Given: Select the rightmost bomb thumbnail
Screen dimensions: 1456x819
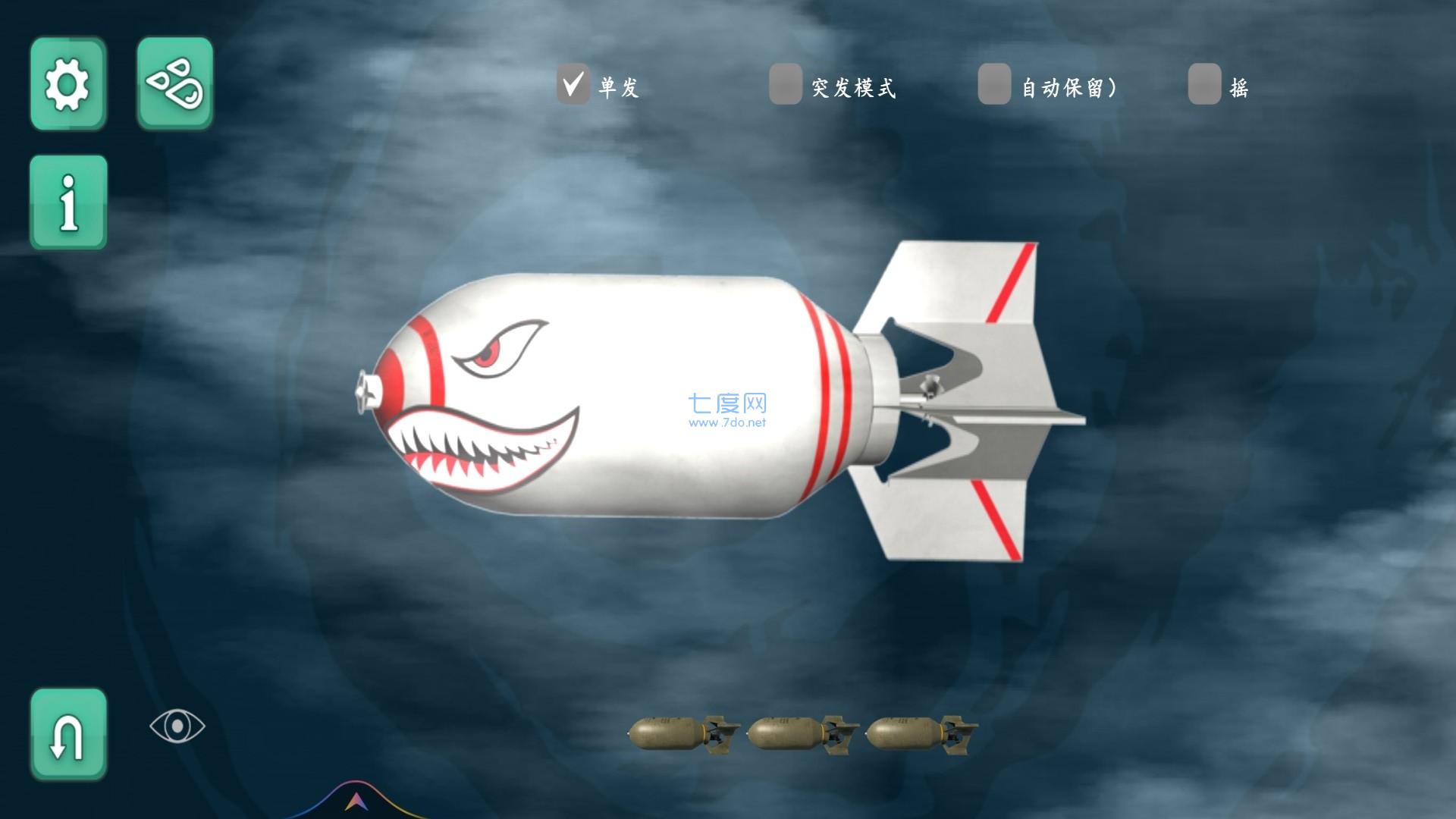Looking at the screenshot, I should click(919, 734).
